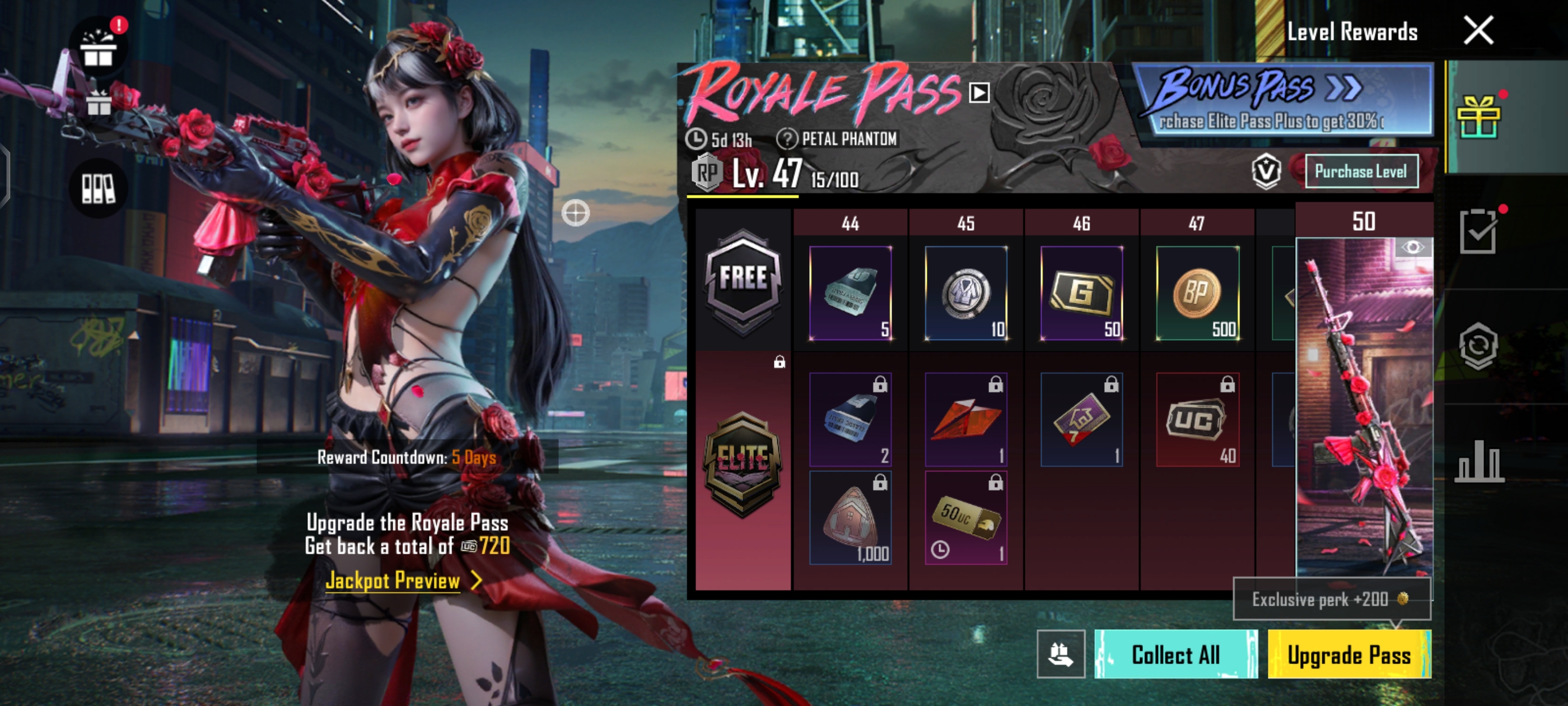Viewport: 1568px width, 706px height.
Task: Select the 500 BP reward at level 47
Action: pos(1197,294)
